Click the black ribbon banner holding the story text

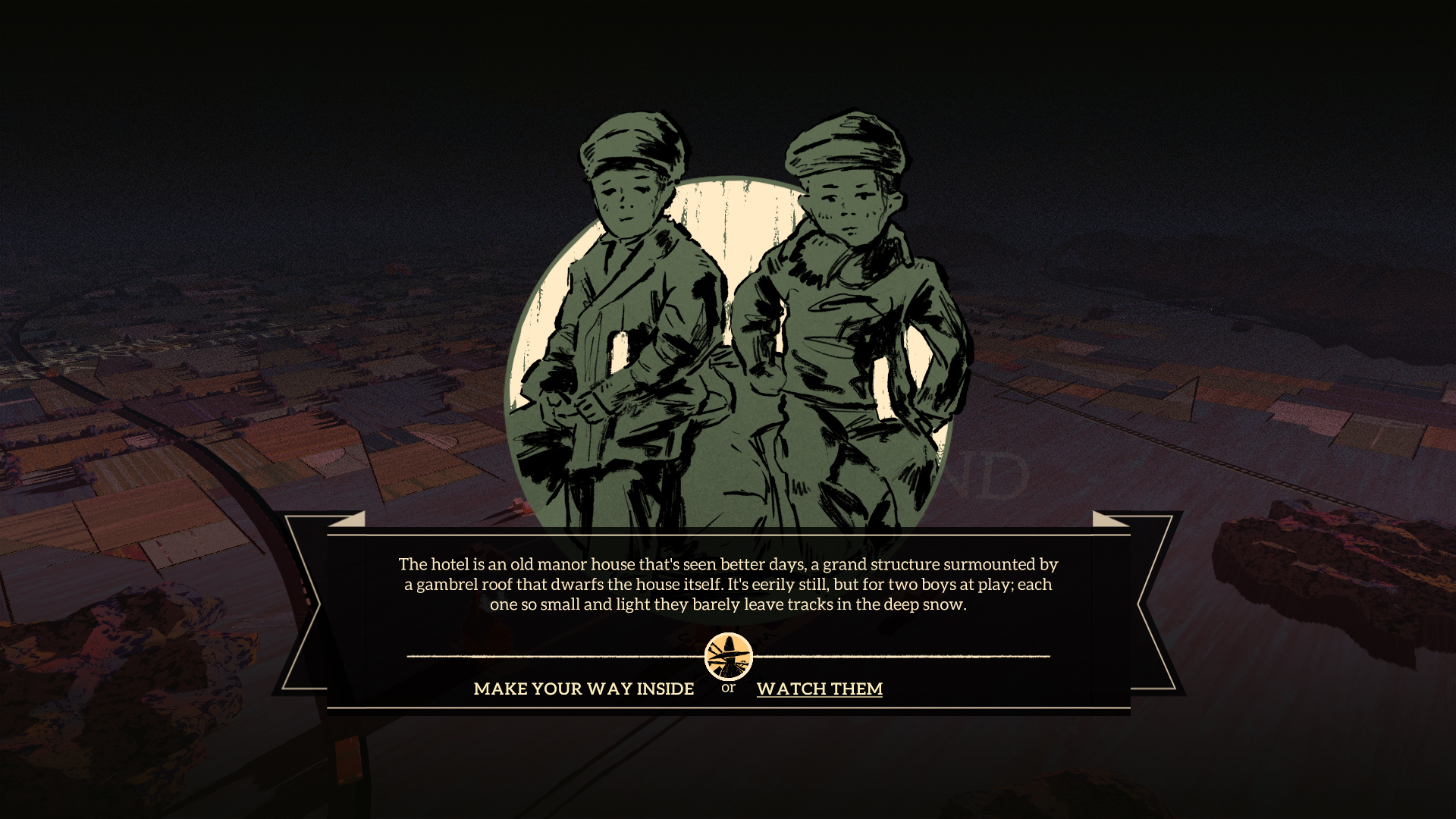(x=726, y=607)
